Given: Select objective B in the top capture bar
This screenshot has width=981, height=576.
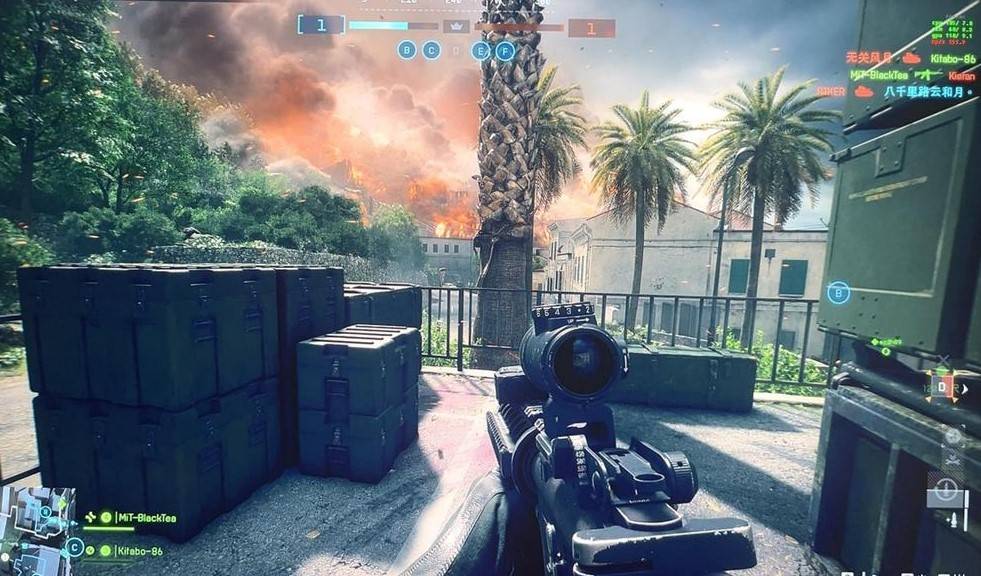Looking at the screenshot, I should [407, 49].
